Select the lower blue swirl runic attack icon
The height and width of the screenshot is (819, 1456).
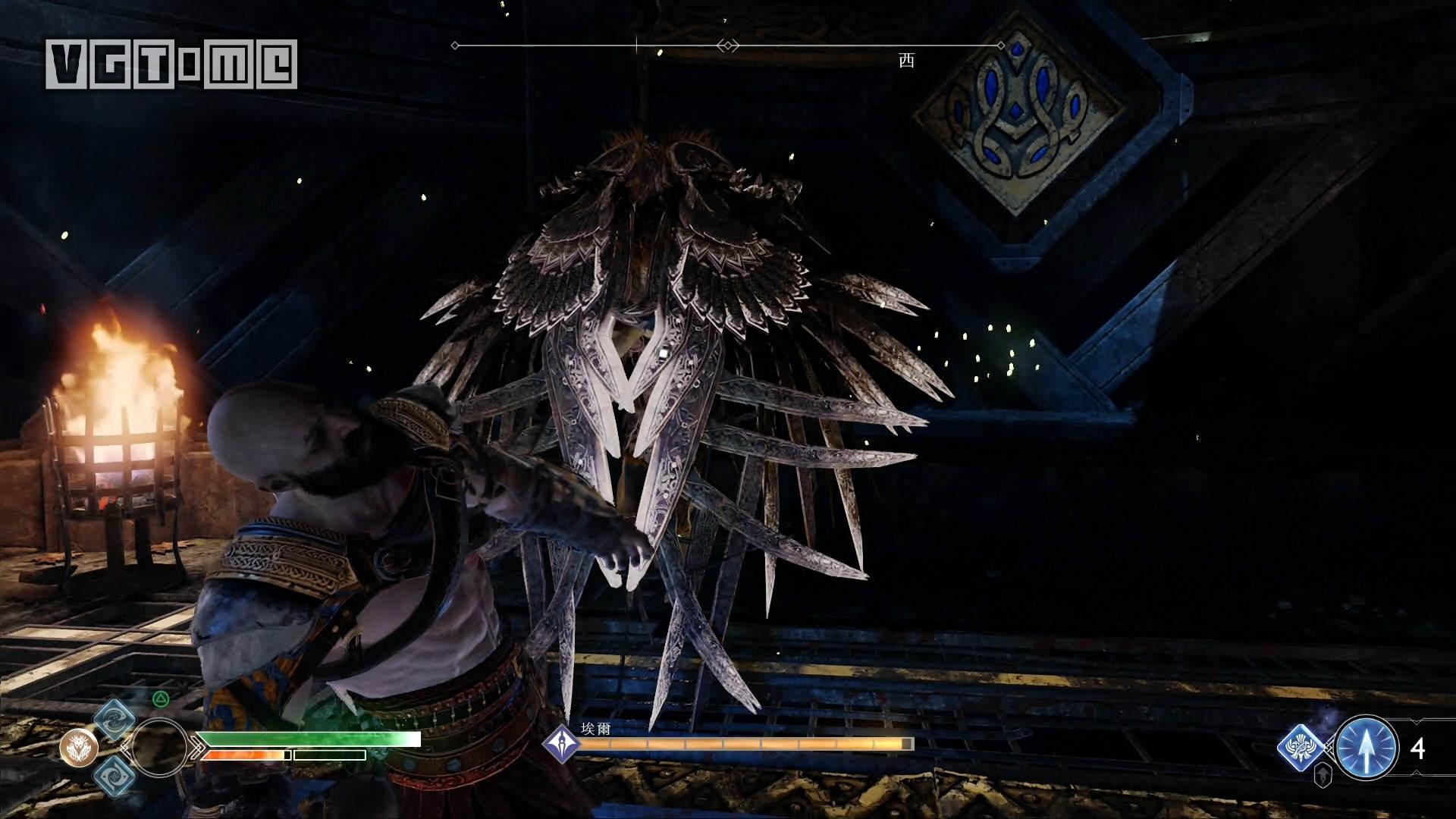pyautogui.click(x=115, y=775)
